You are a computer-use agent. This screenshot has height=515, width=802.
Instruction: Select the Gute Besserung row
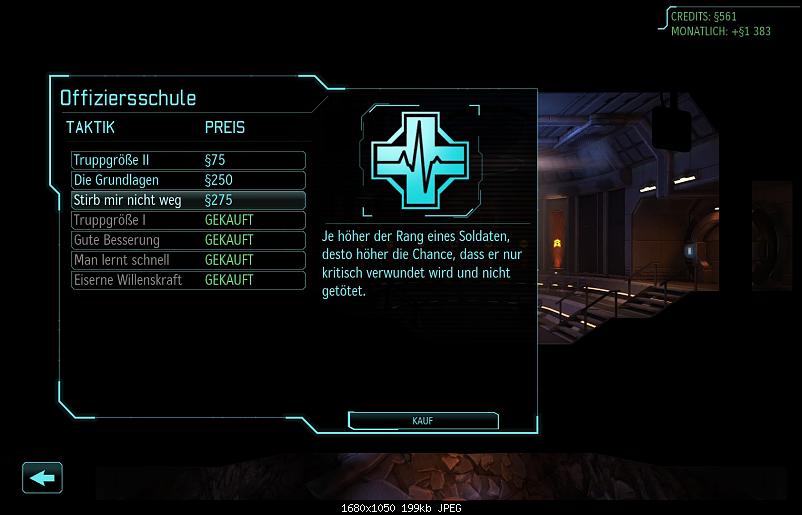pos(188,240)
